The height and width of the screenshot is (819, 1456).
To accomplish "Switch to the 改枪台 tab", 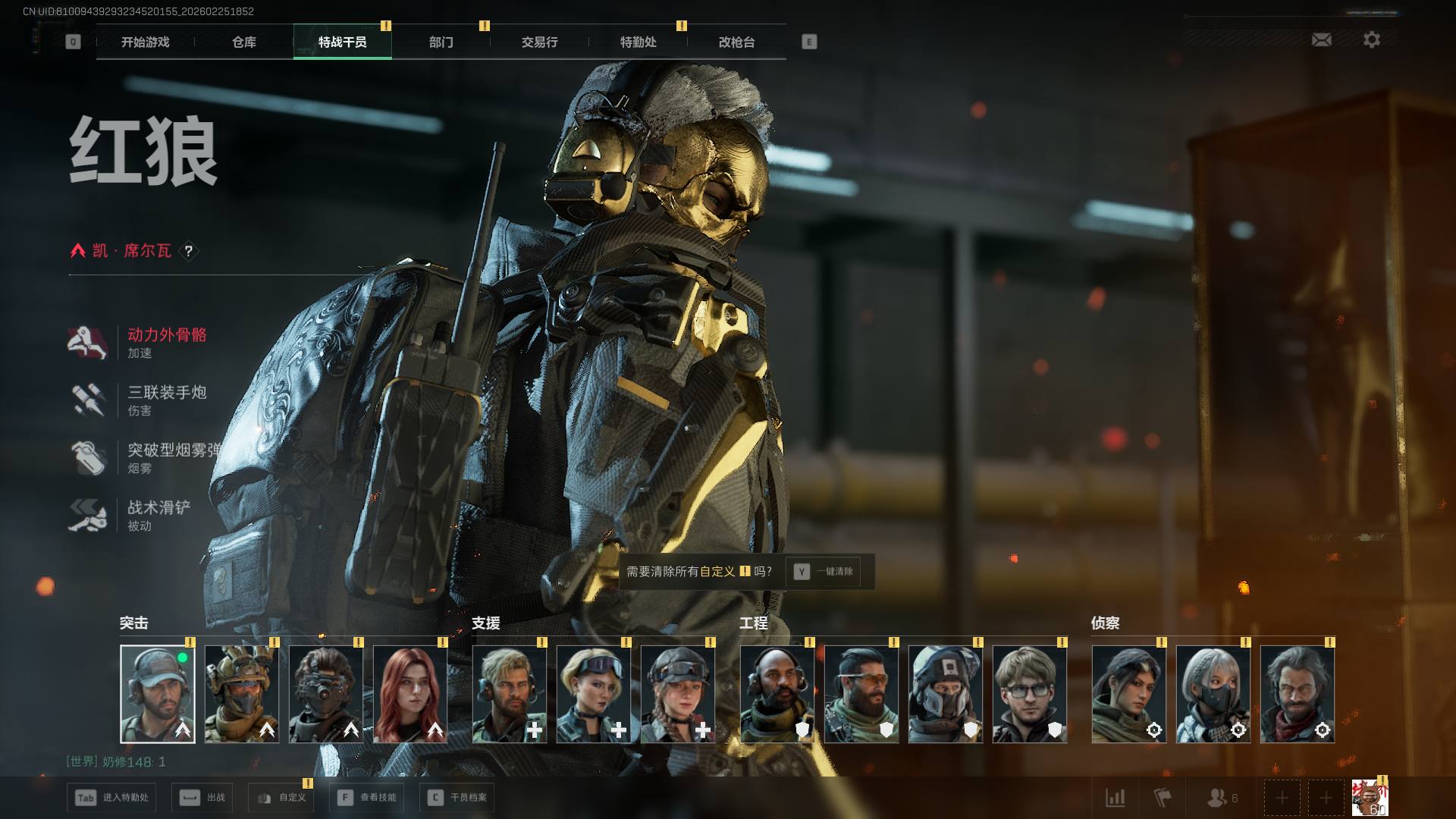I will pos(736,42).
